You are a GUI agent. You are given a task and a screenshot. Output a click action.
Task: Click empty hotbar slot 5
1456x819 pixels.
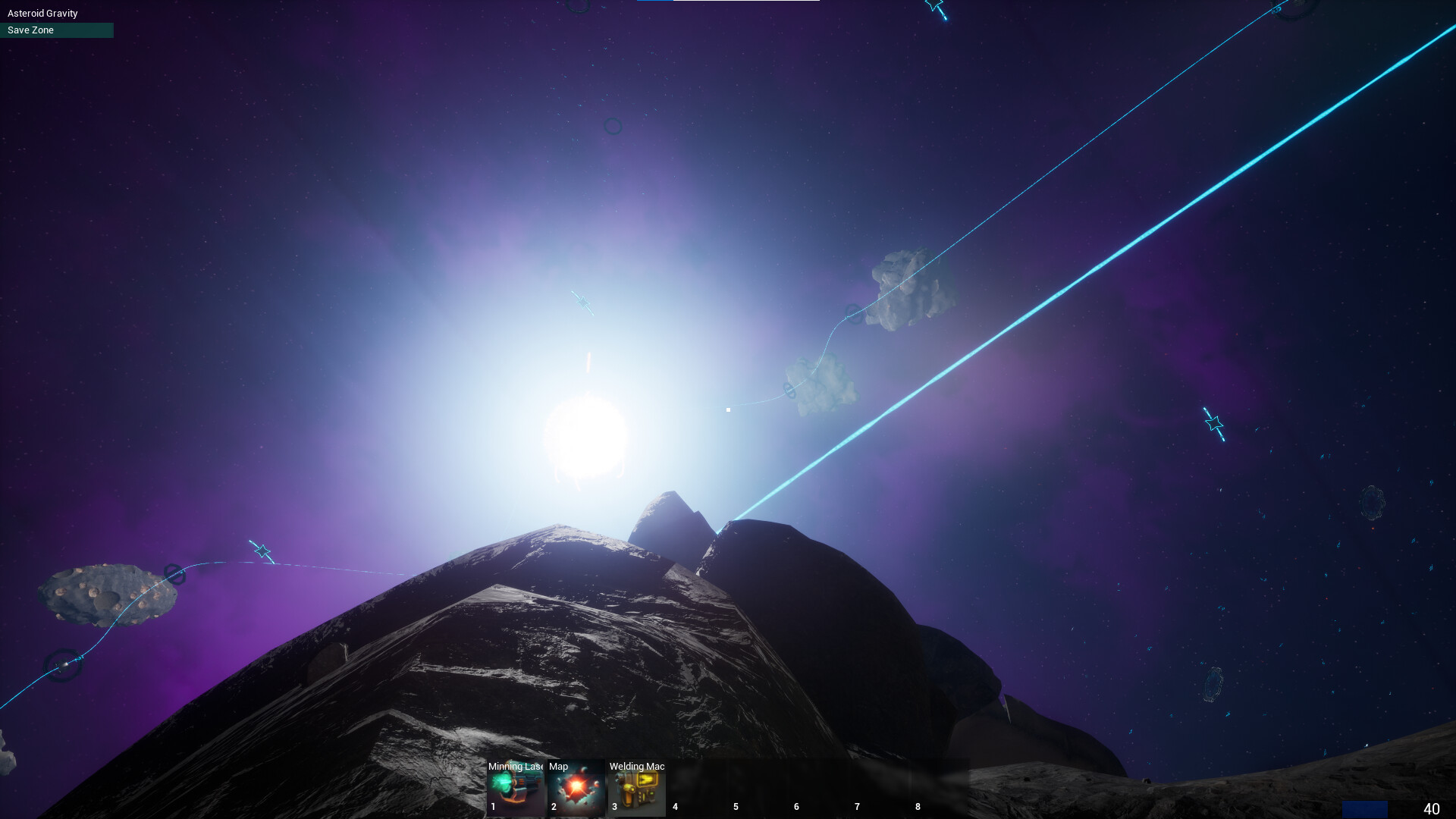coord(758,789)
